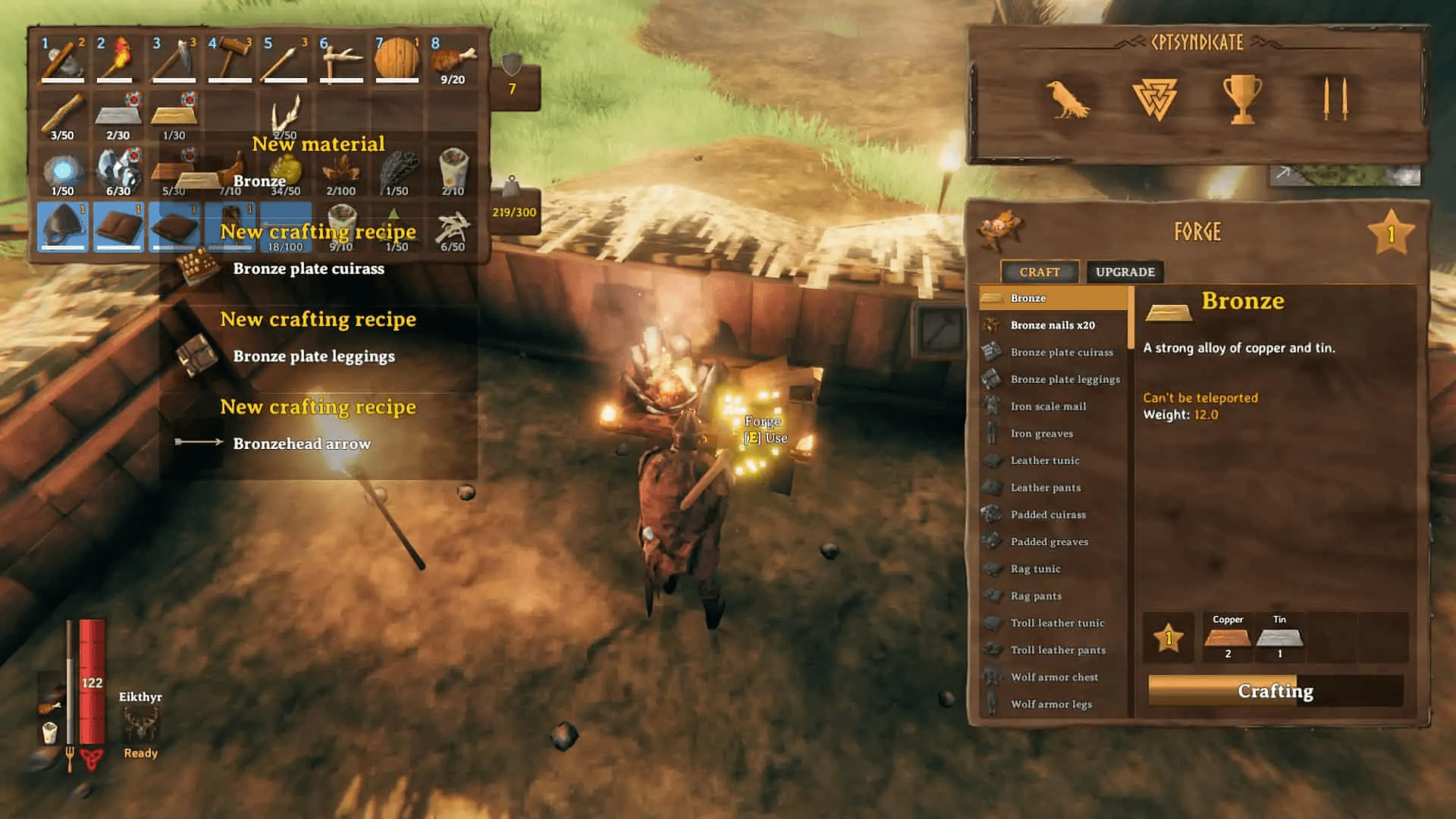Viewport: 1456px width, 819px height.
Task: Switch to the Craft tab
Action: click(x=1040, y=271)
